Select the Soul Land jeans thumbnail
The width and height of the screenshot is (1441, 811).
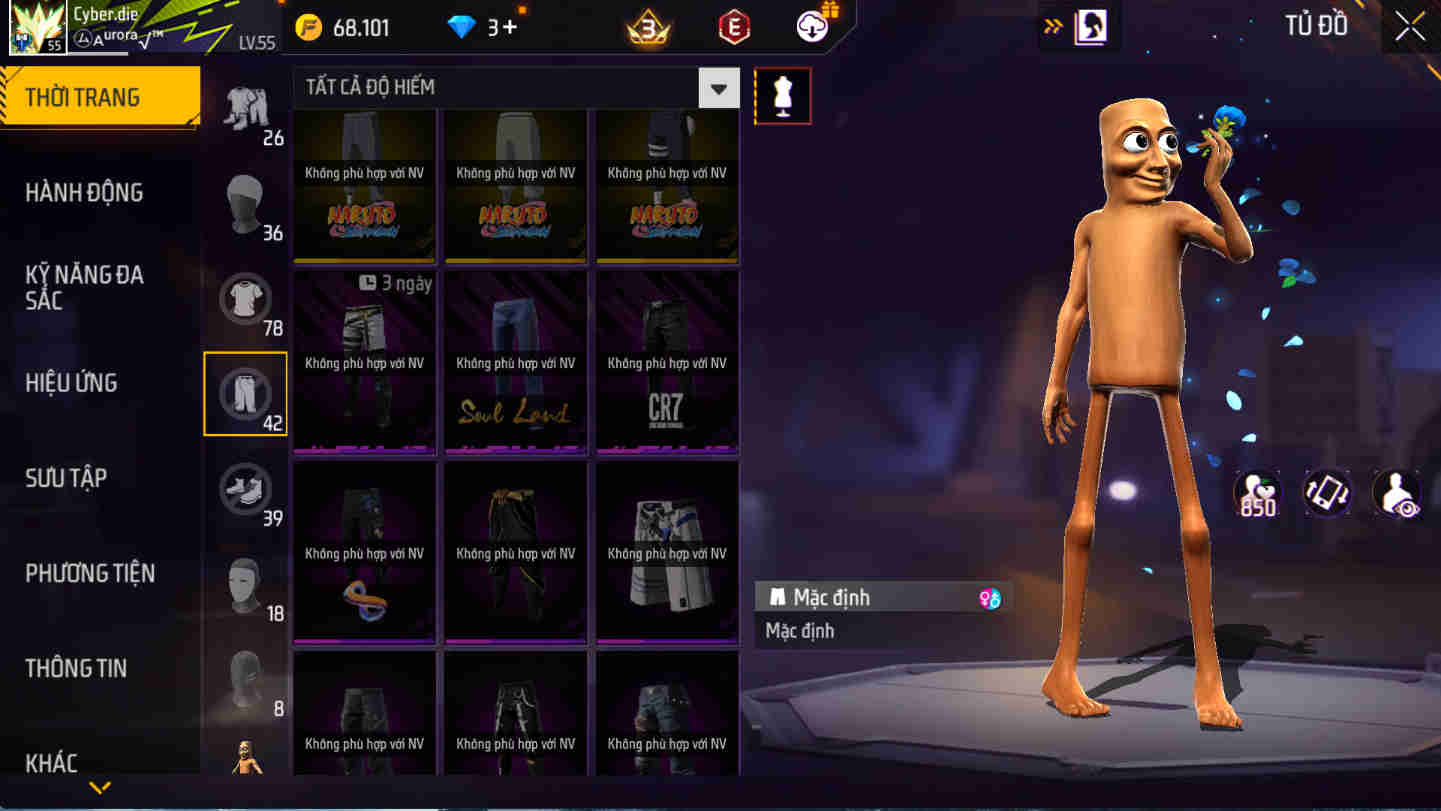click(515, 360)
